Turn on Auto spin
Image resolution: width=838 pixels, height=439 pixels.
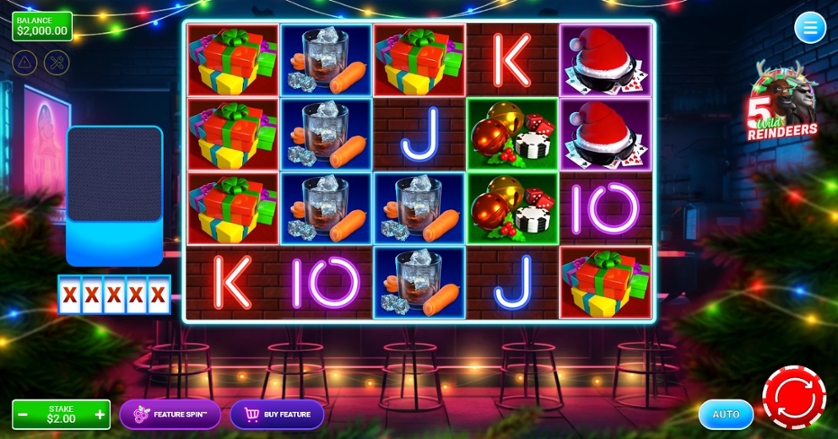[726, 414]
